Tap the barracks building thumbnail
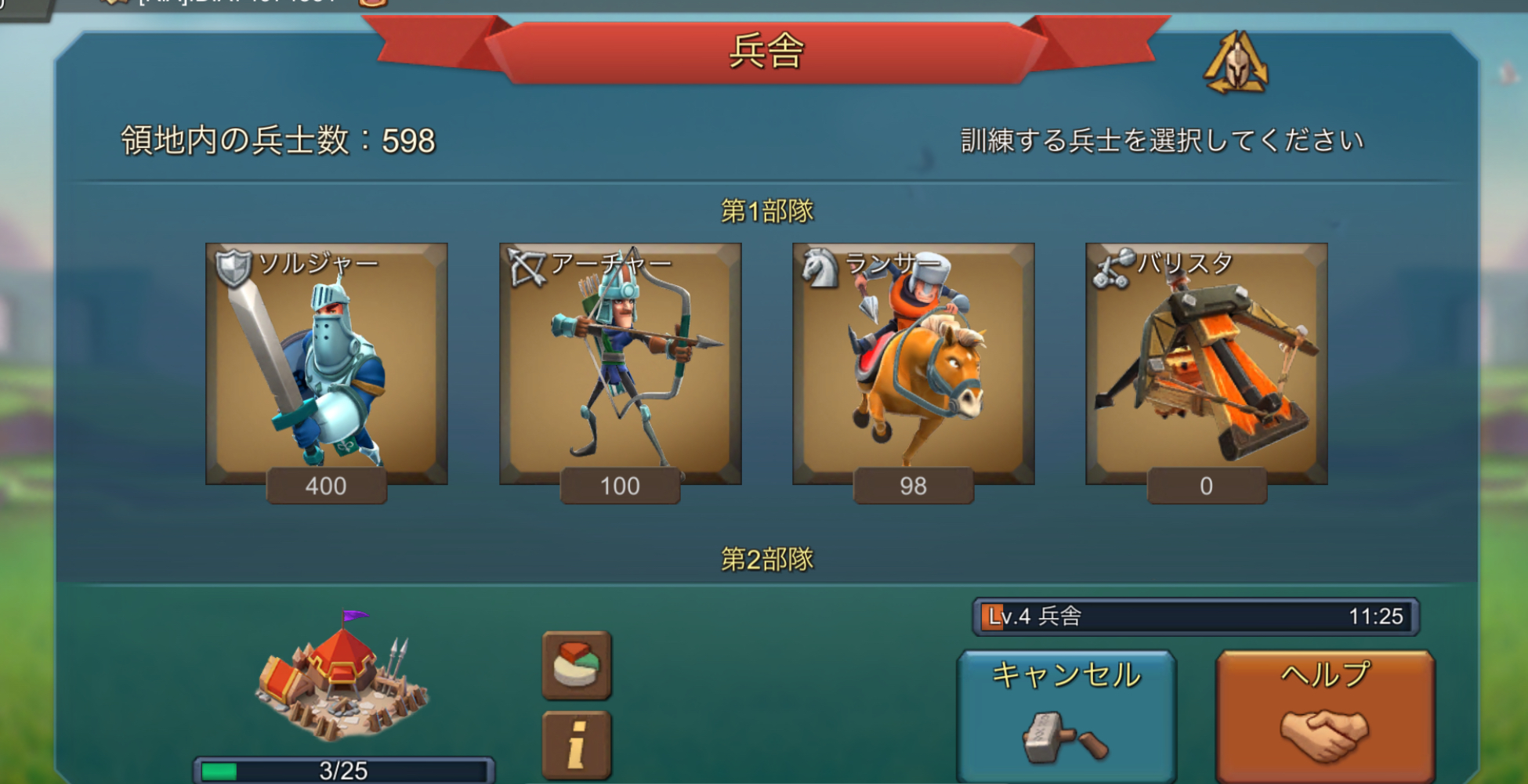Screen dimensions: 1528x784 (x=342, y=677)
